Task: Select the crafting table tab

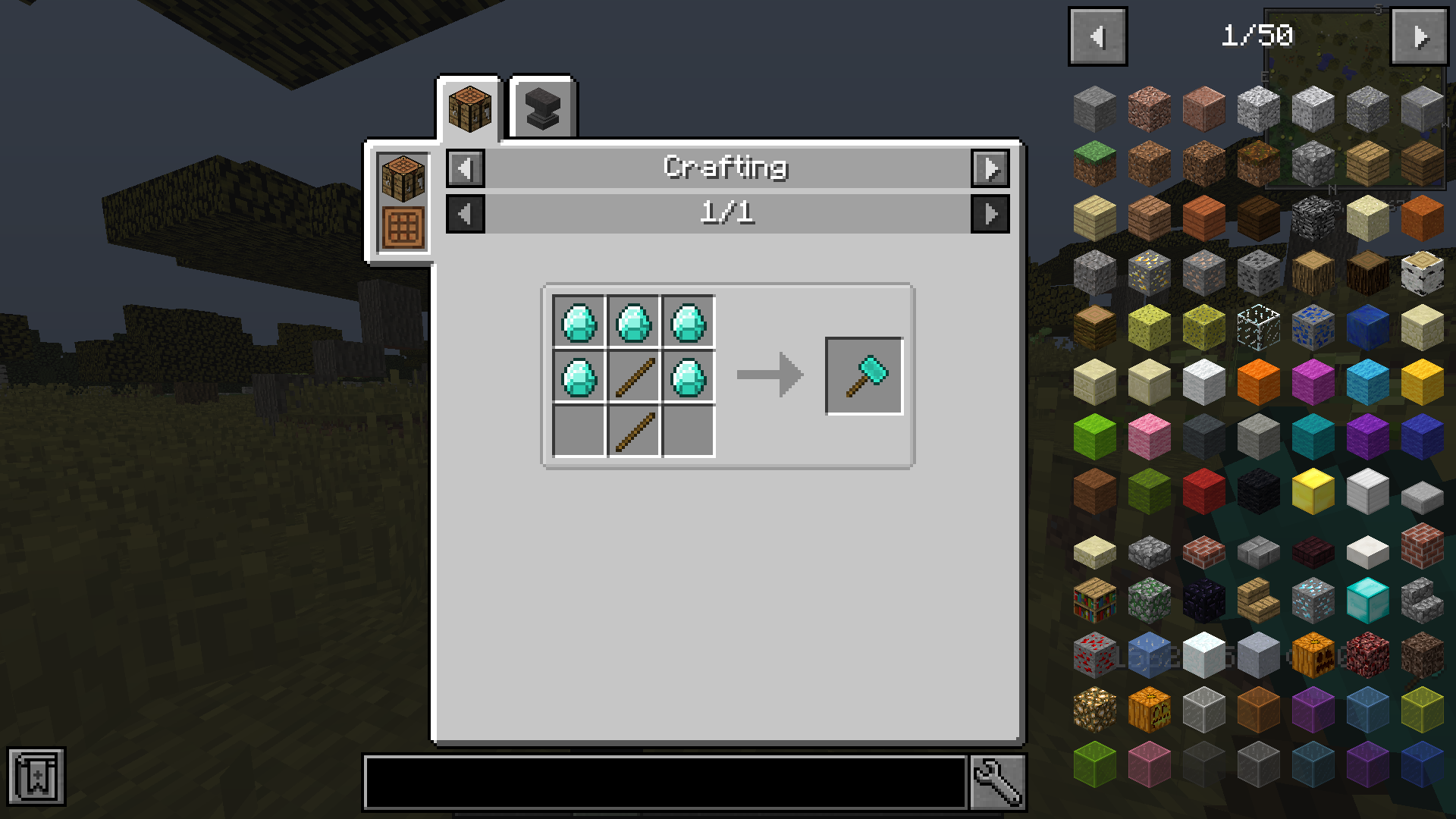Action: coord(469,108)
